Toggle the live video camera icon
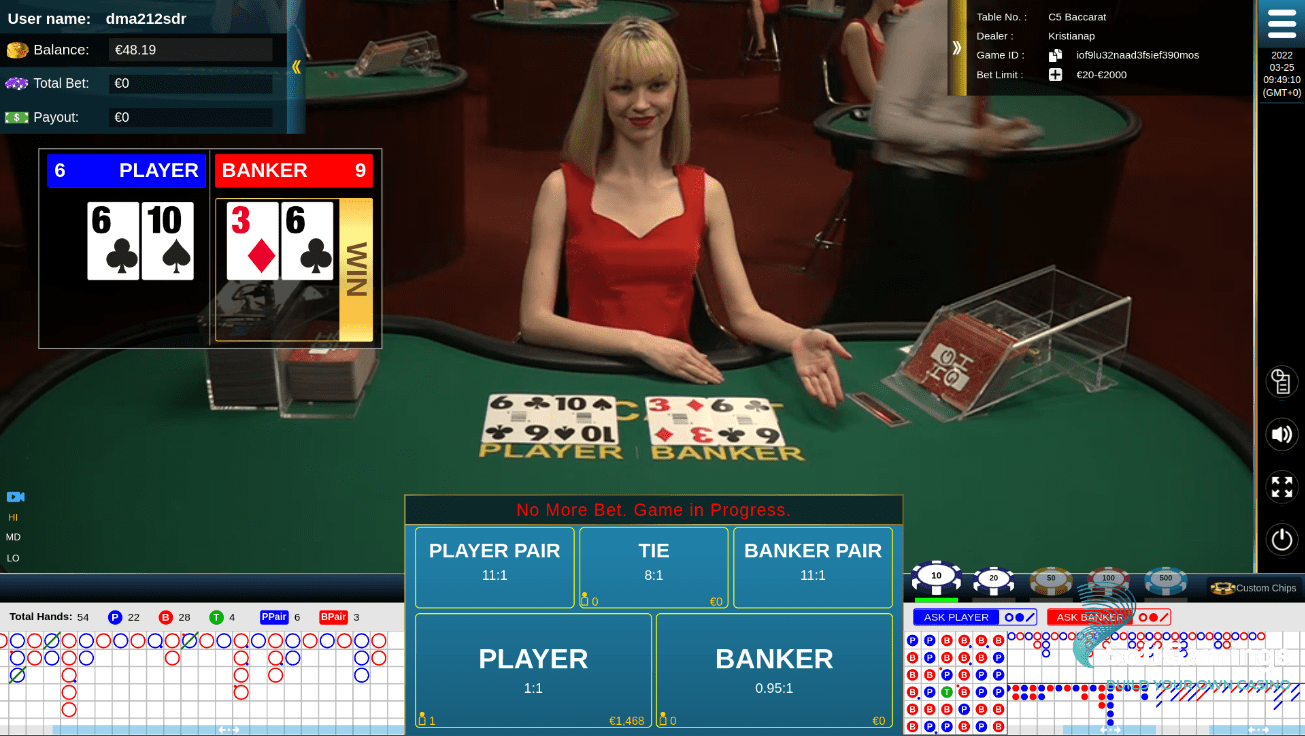The width and height of the screenshot is (1305, 736). [x=14, y=497]
